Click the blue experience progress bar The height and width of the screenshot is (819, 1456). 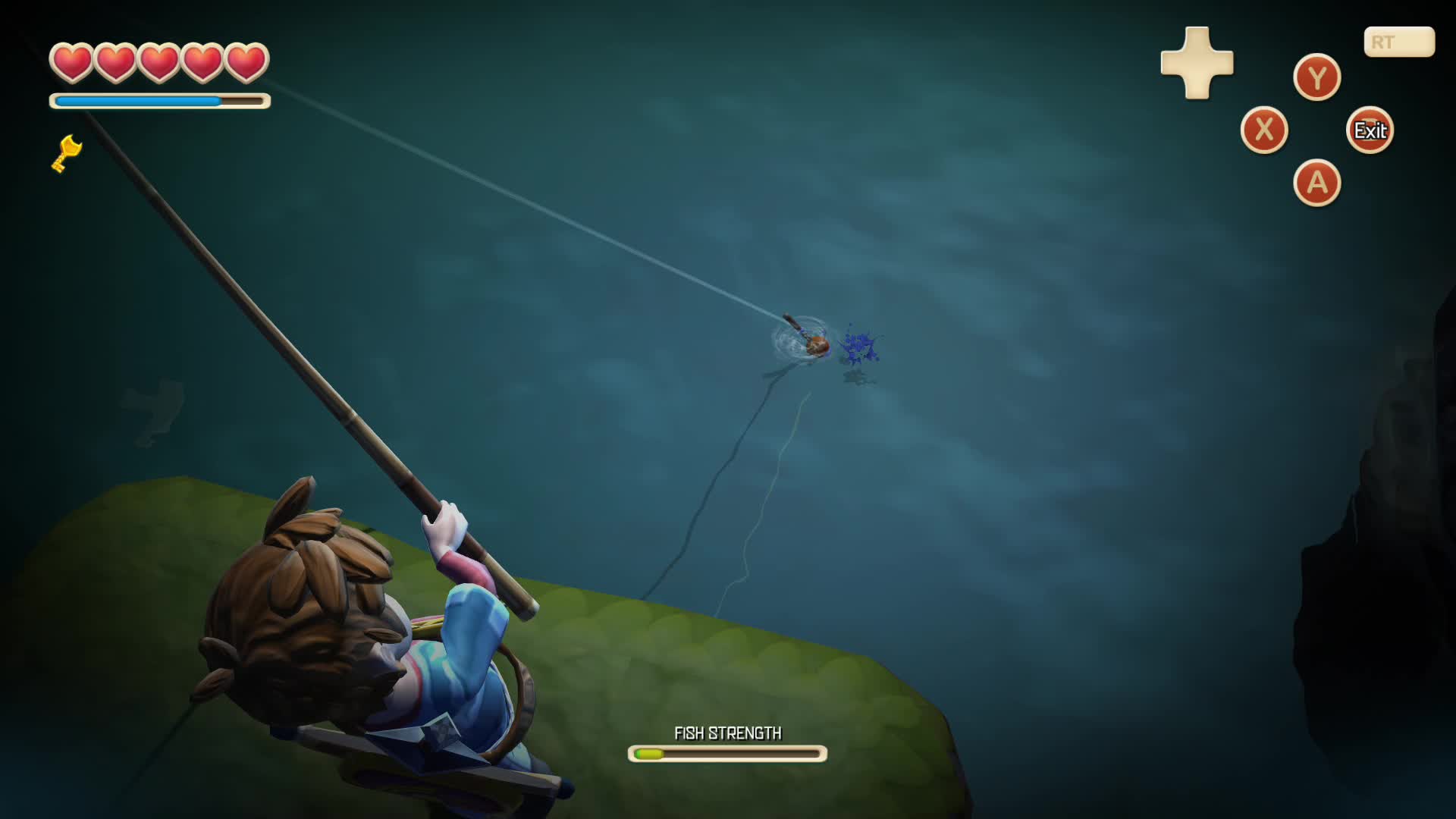pyautogui.click(x=140, y=99)
